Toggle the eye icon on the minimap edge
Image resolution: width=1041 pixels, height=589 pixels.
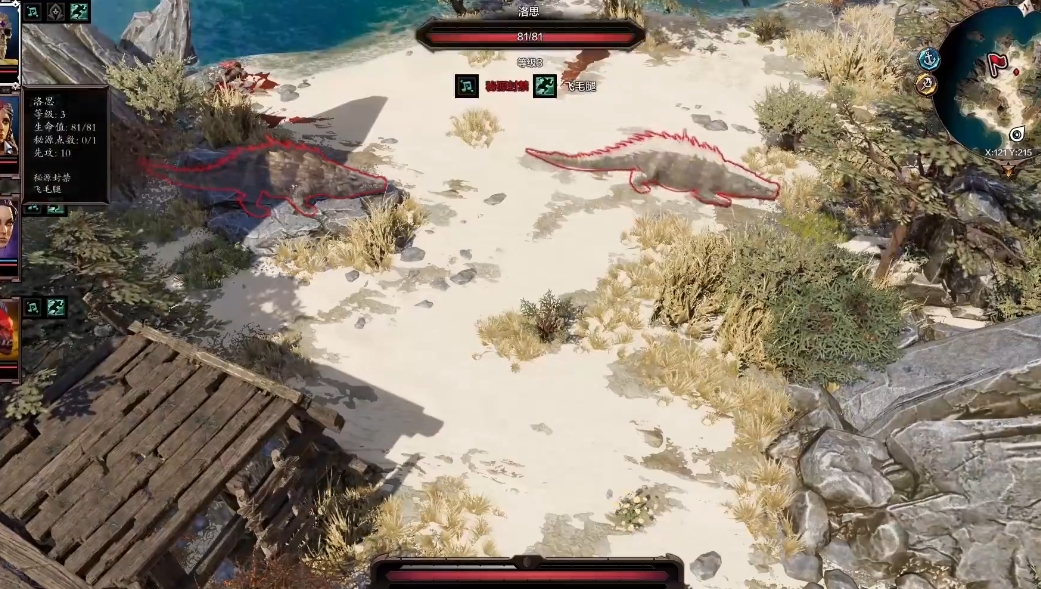tap(1017, 134)
